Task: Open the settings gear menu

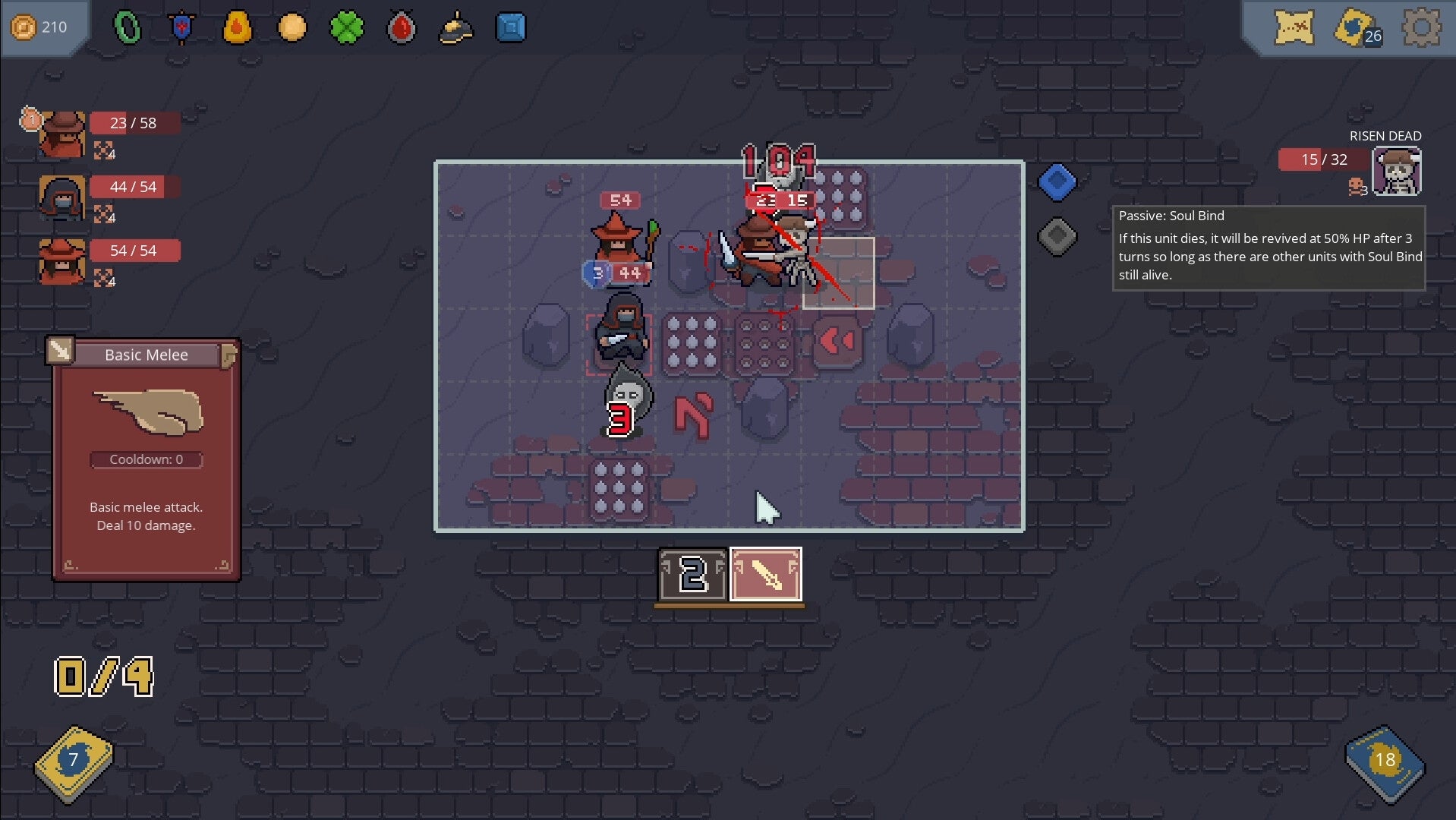Action: point(1420,27)
